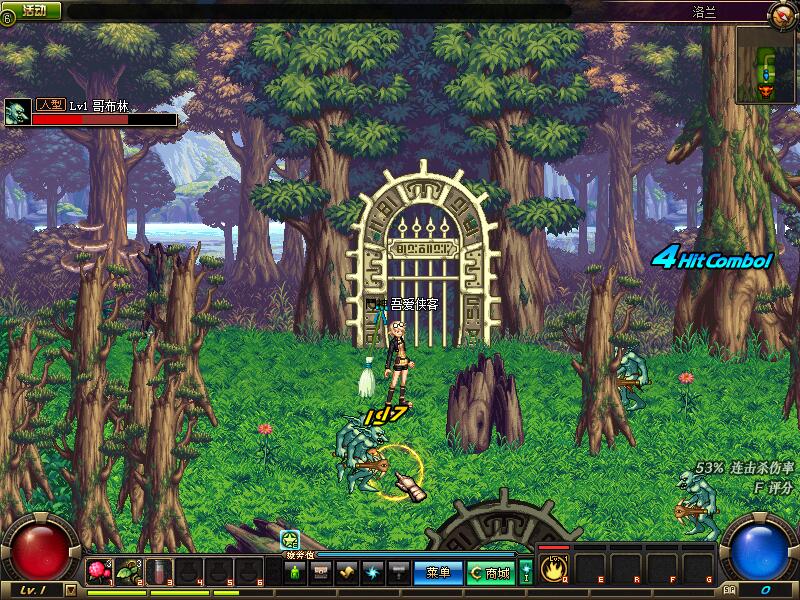
Task: Toggle the arrow next to Lv.1
Action: tap(70, 590)
